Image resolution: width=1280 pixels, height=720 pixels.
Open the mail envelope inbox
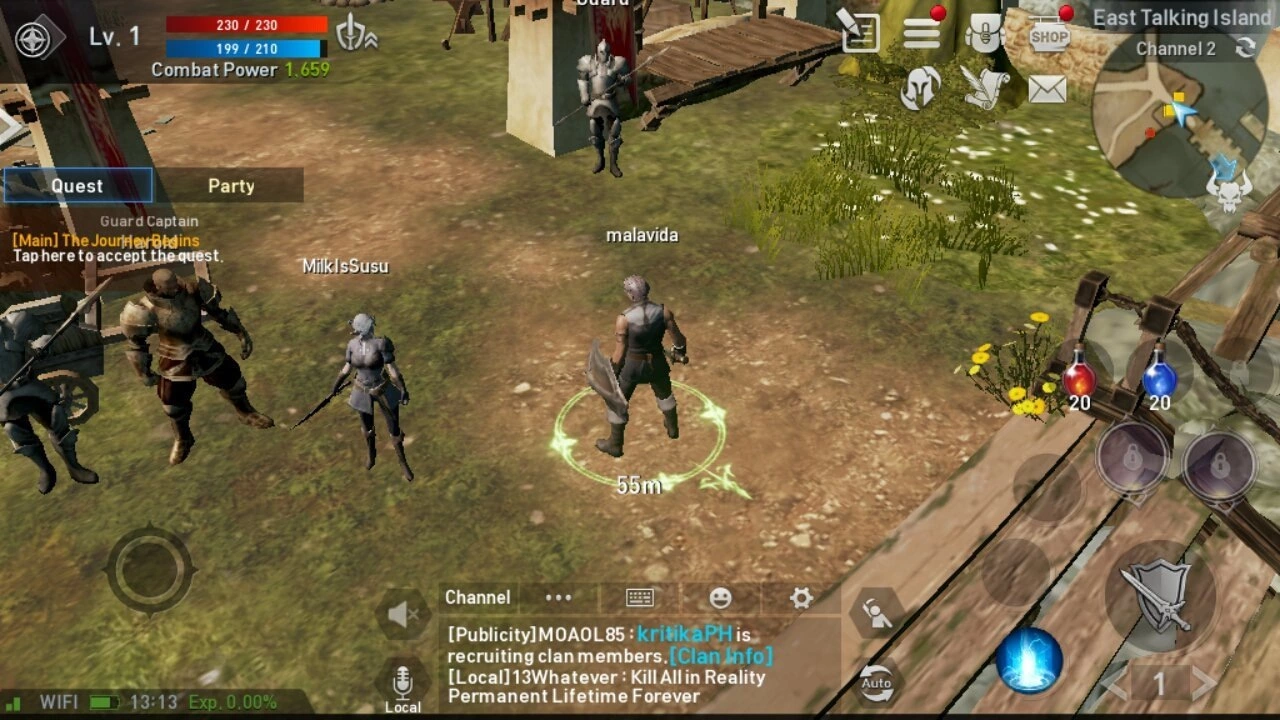1047,90
